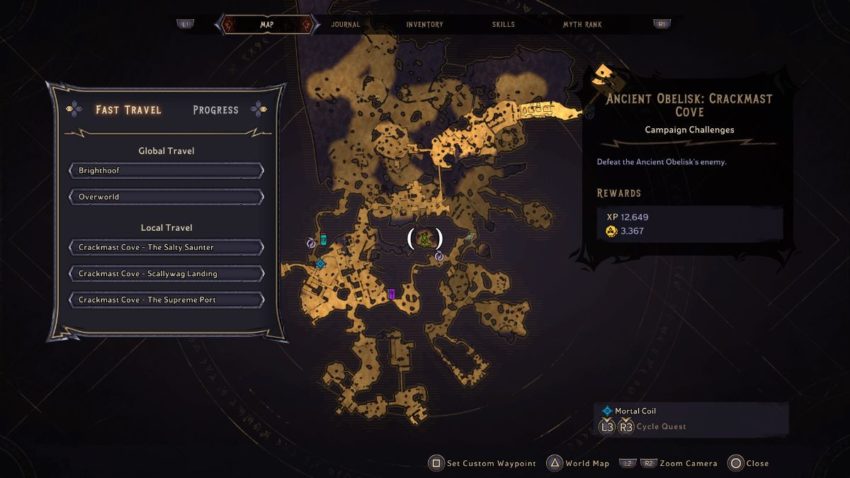Viewport: 850px width, 478px height.
Task: Travel to Crackmast Cove - The Salty Saunter
Action: 166,247
